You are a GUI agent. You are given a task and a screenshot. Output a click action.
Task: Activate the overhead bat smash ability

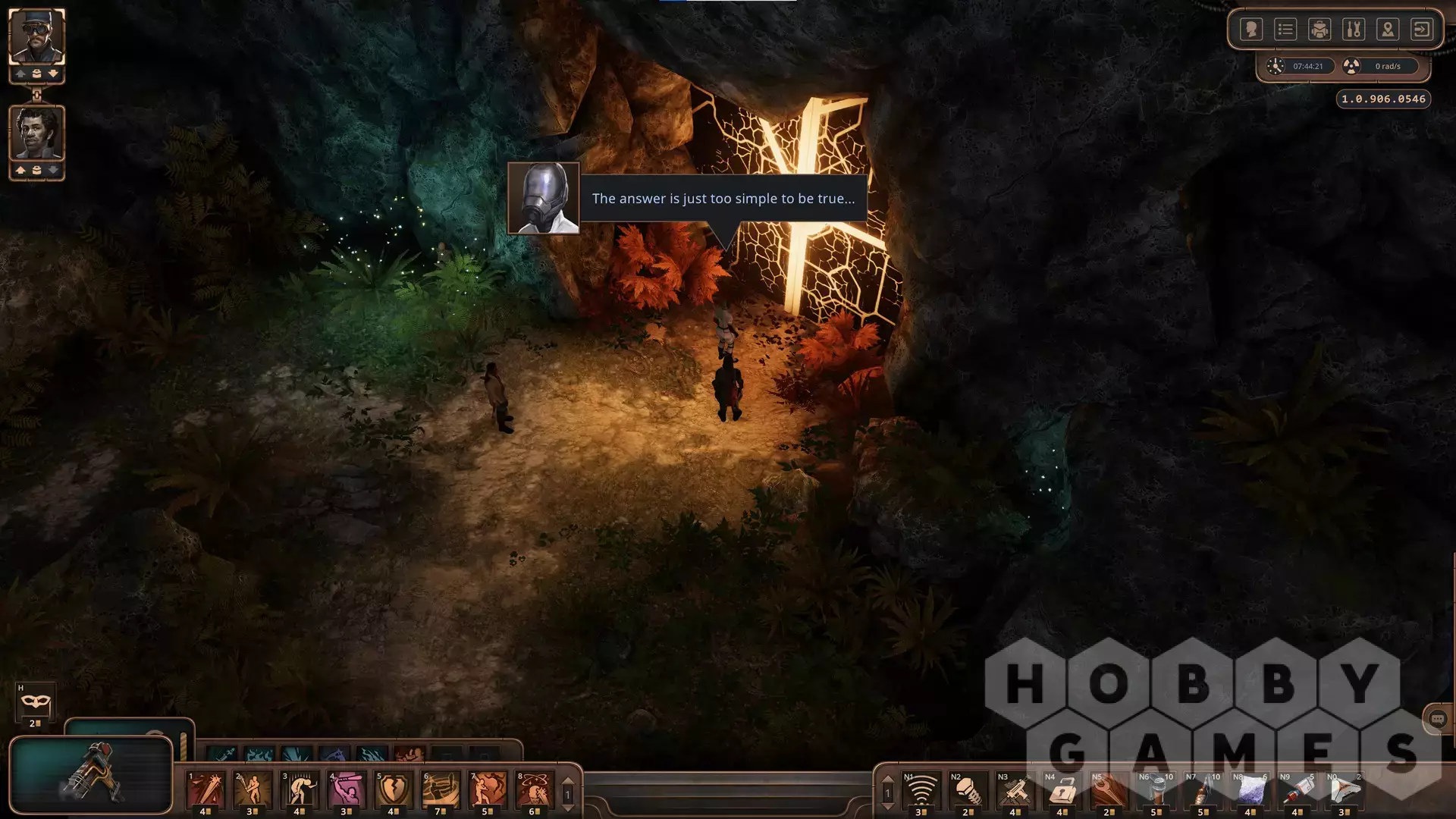click(x=347, y=790)
